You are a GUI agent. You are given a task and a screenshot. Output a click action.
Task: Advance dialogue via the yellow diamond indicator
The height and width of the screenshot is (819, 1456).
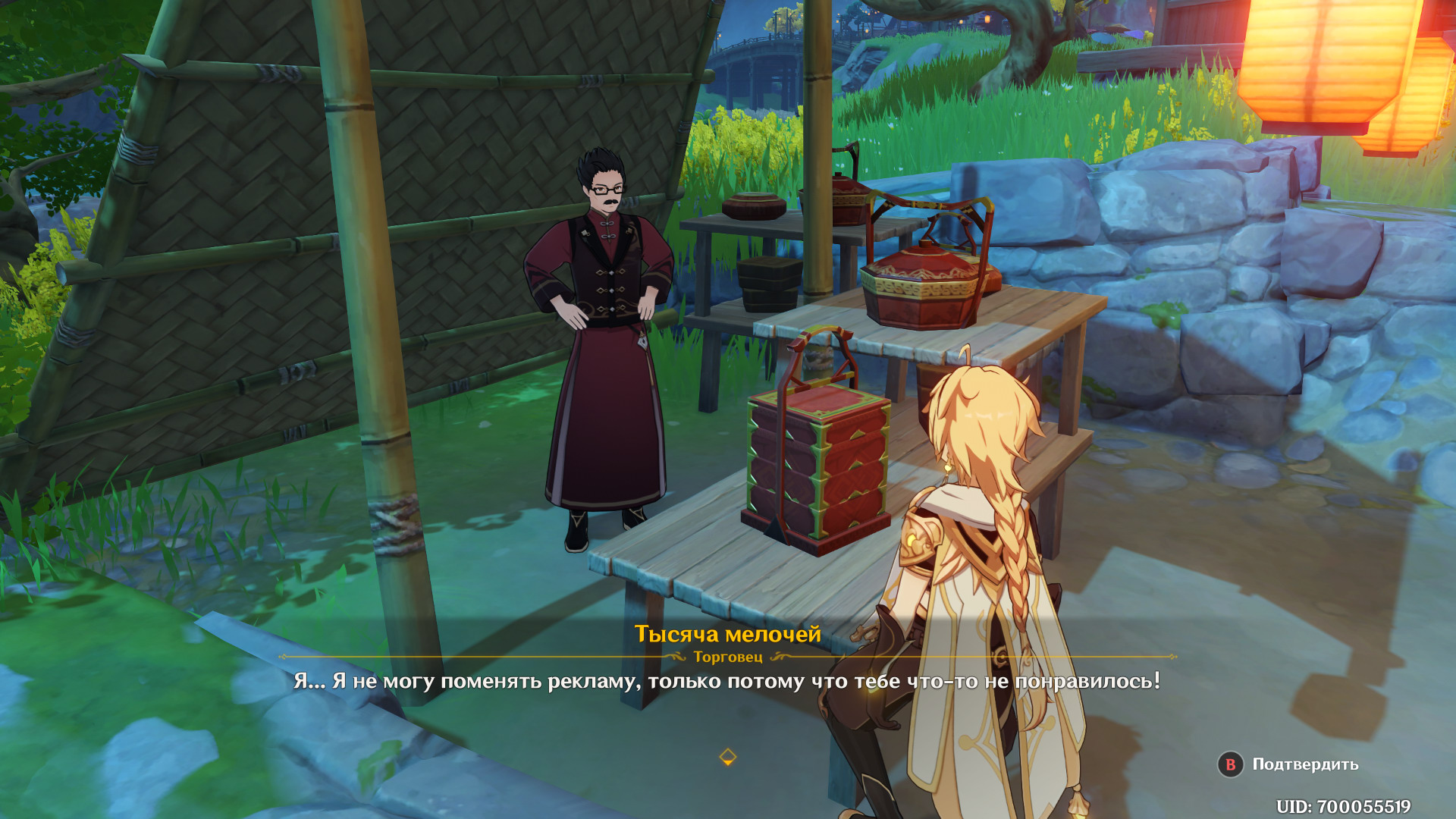tap(727, 757)
